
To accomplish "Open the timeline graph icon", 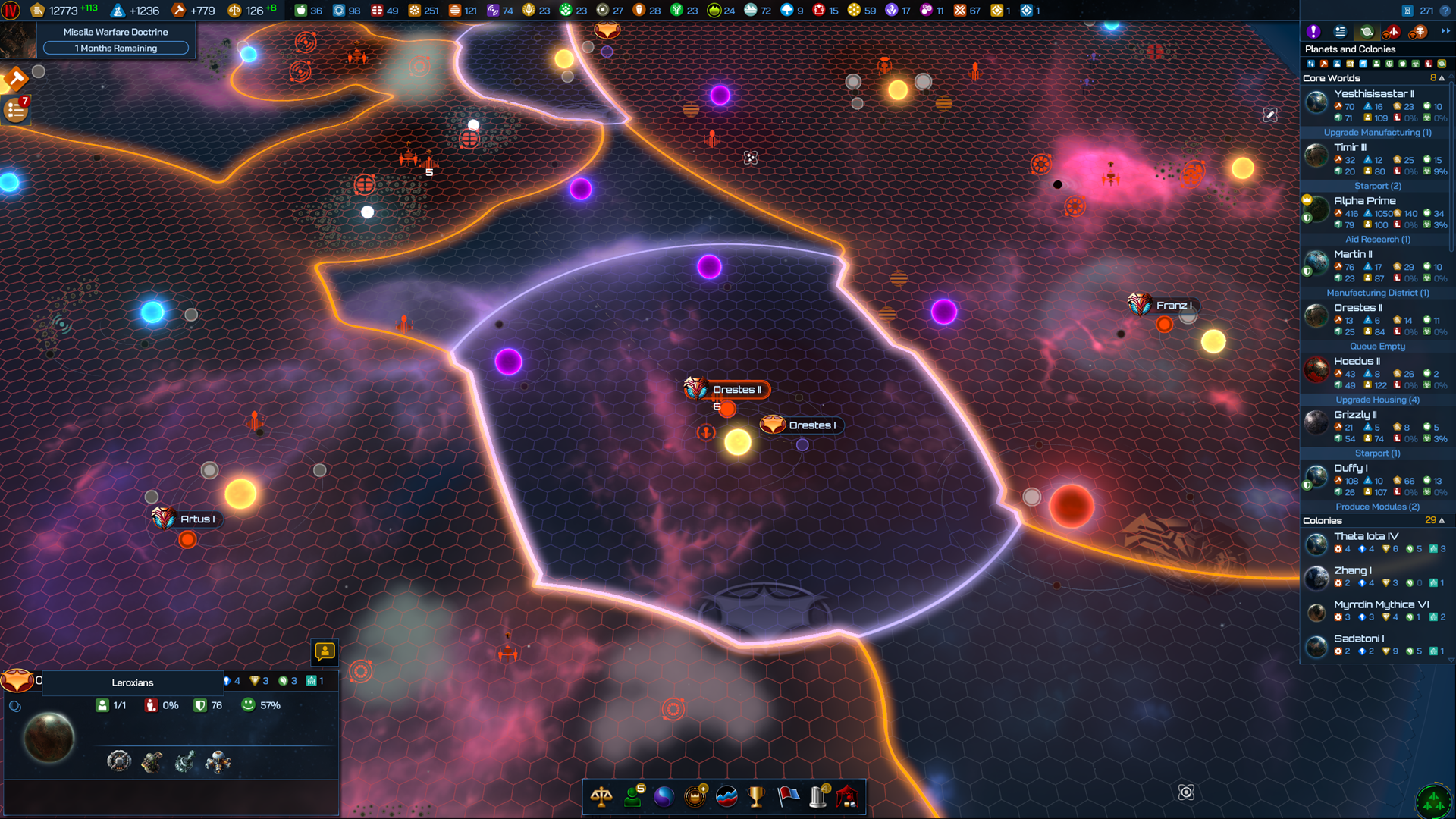I will (x=726, y=797).
